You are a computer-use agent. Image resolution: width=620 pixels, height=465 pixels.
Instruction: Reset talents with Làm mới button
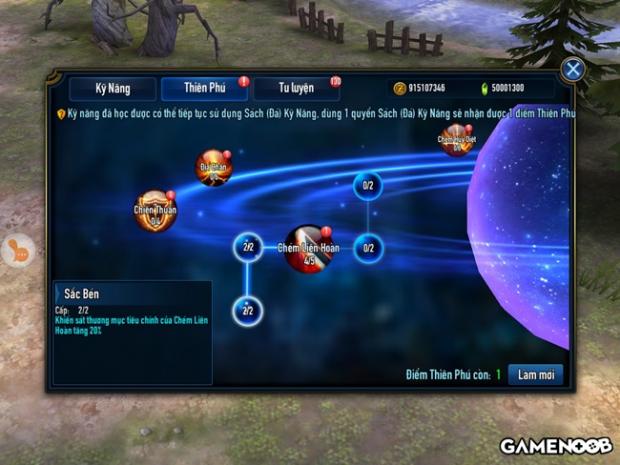tap(535, 374)
